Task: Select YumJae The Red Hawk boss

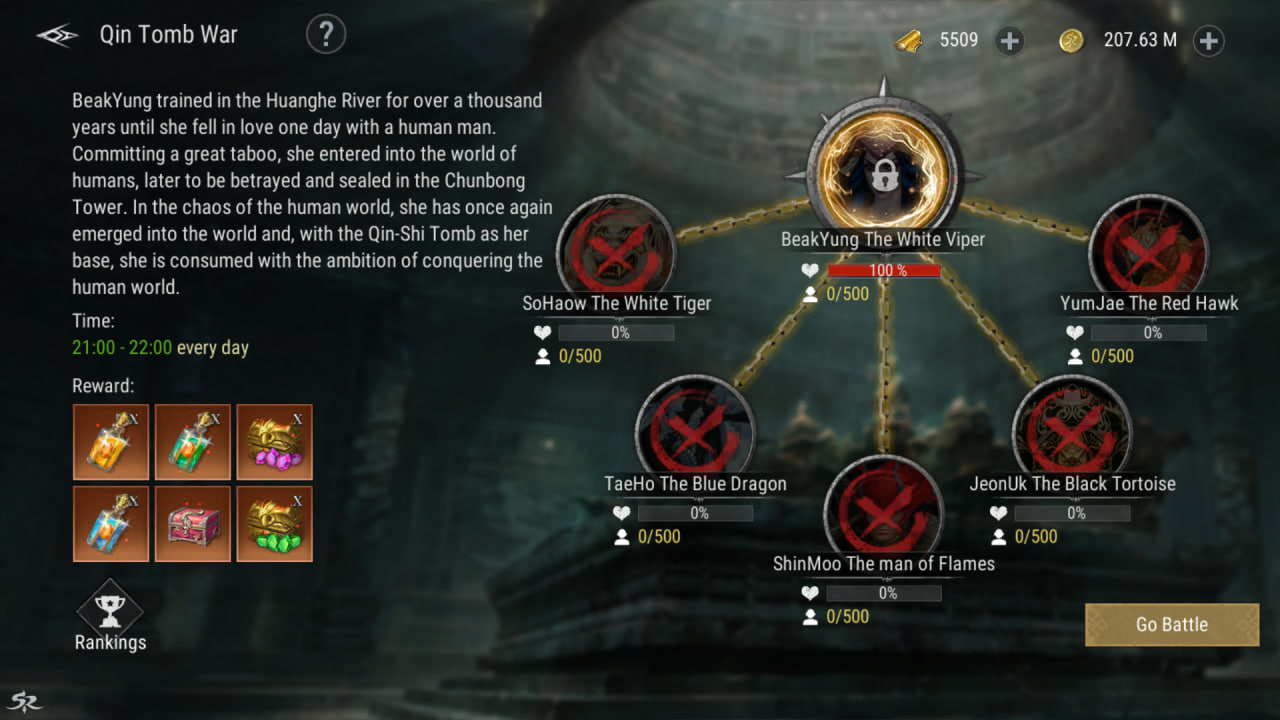Action: pos(1148,250)
